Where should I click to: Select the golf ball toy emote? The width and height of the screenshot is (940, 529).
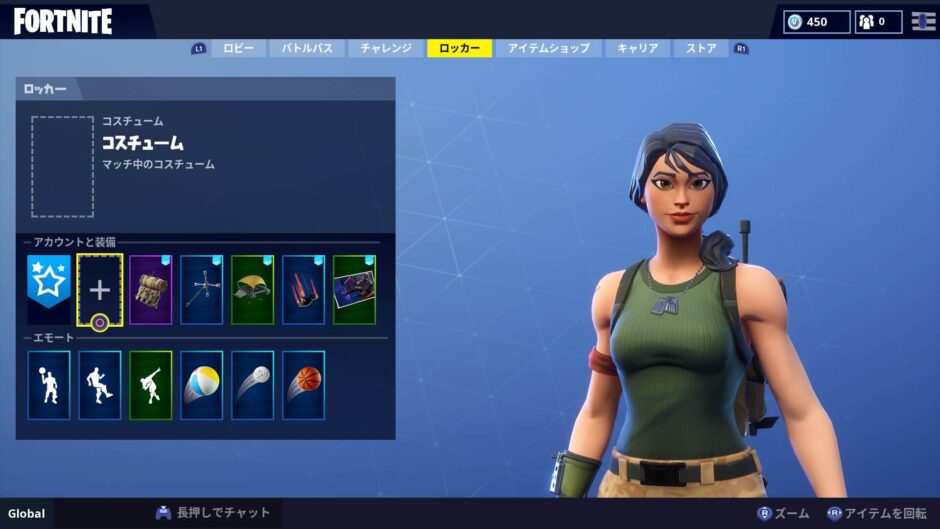[x=252, y=385]
